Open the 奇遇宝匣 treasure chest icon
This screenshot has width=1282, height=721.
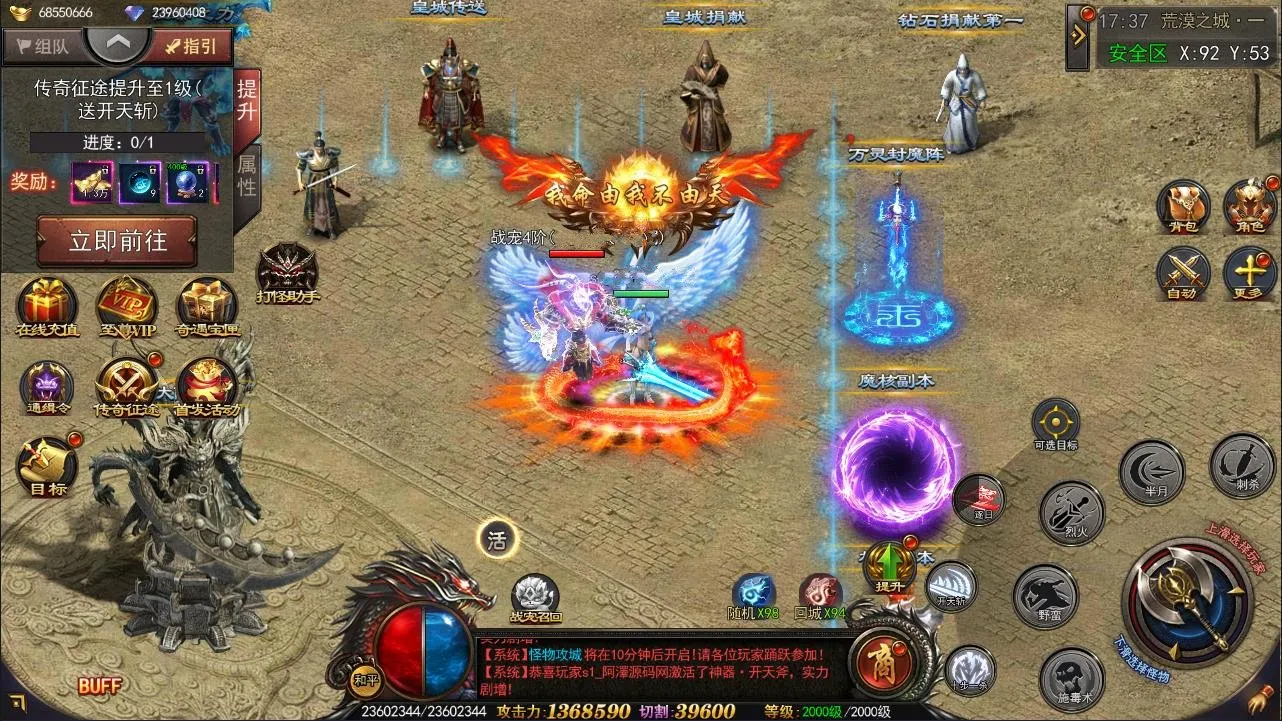pos(207,304)
